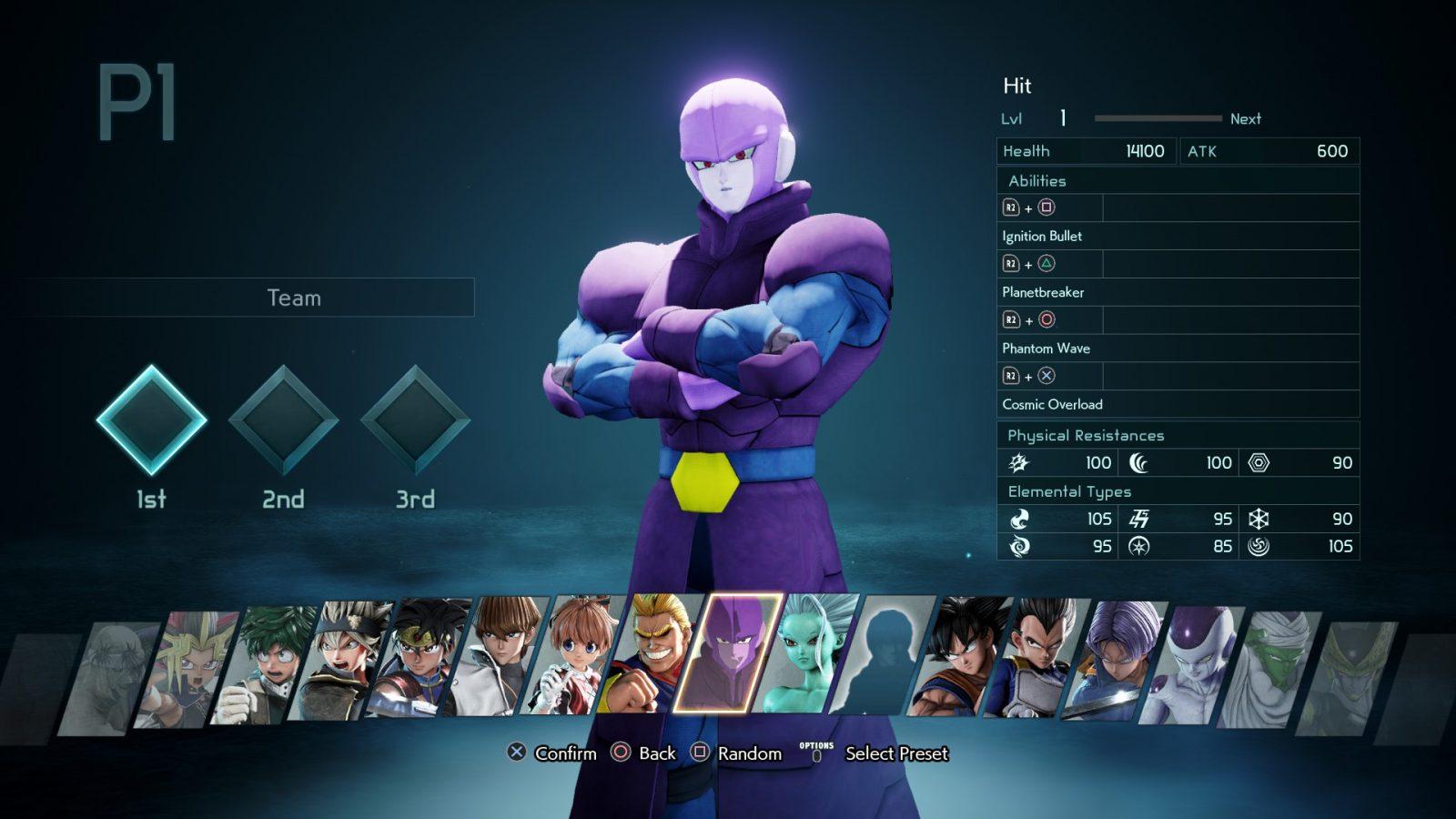
Task: Choose the 2nd team slot diamond
Action: (283, 420)
